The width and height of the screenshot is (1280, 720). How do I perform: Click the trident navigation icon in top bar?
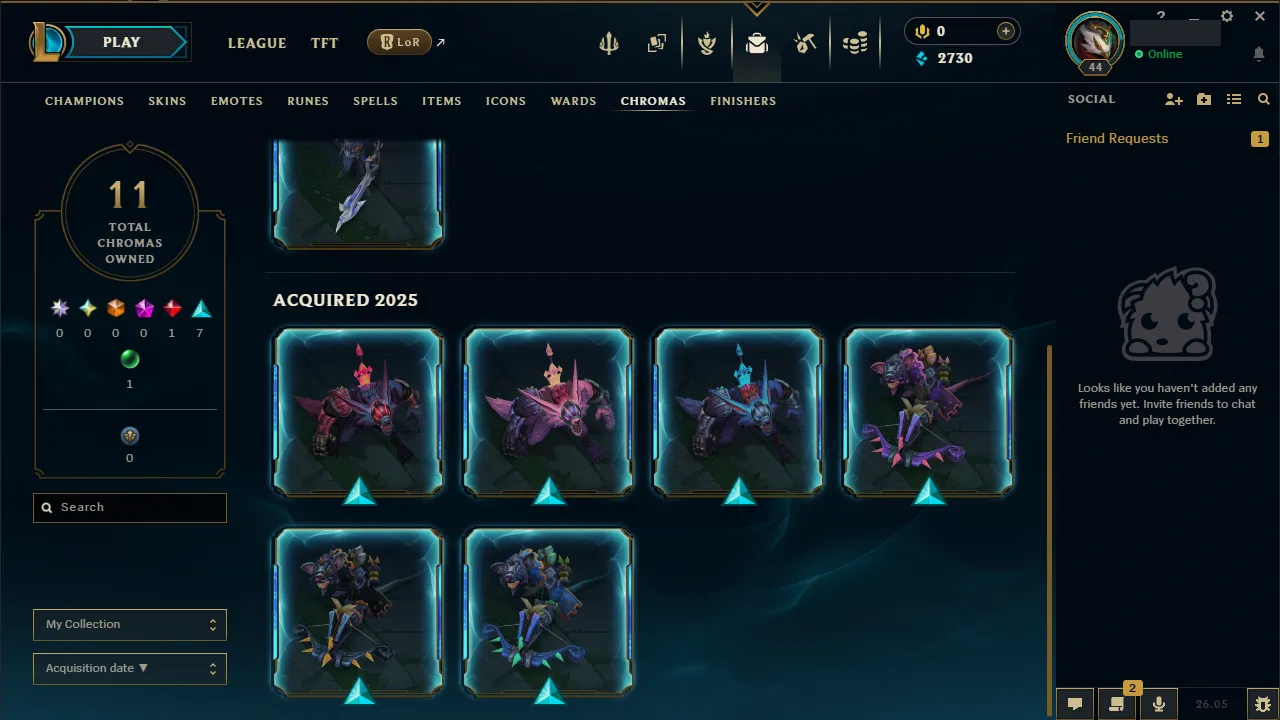(x=609, y=43)
